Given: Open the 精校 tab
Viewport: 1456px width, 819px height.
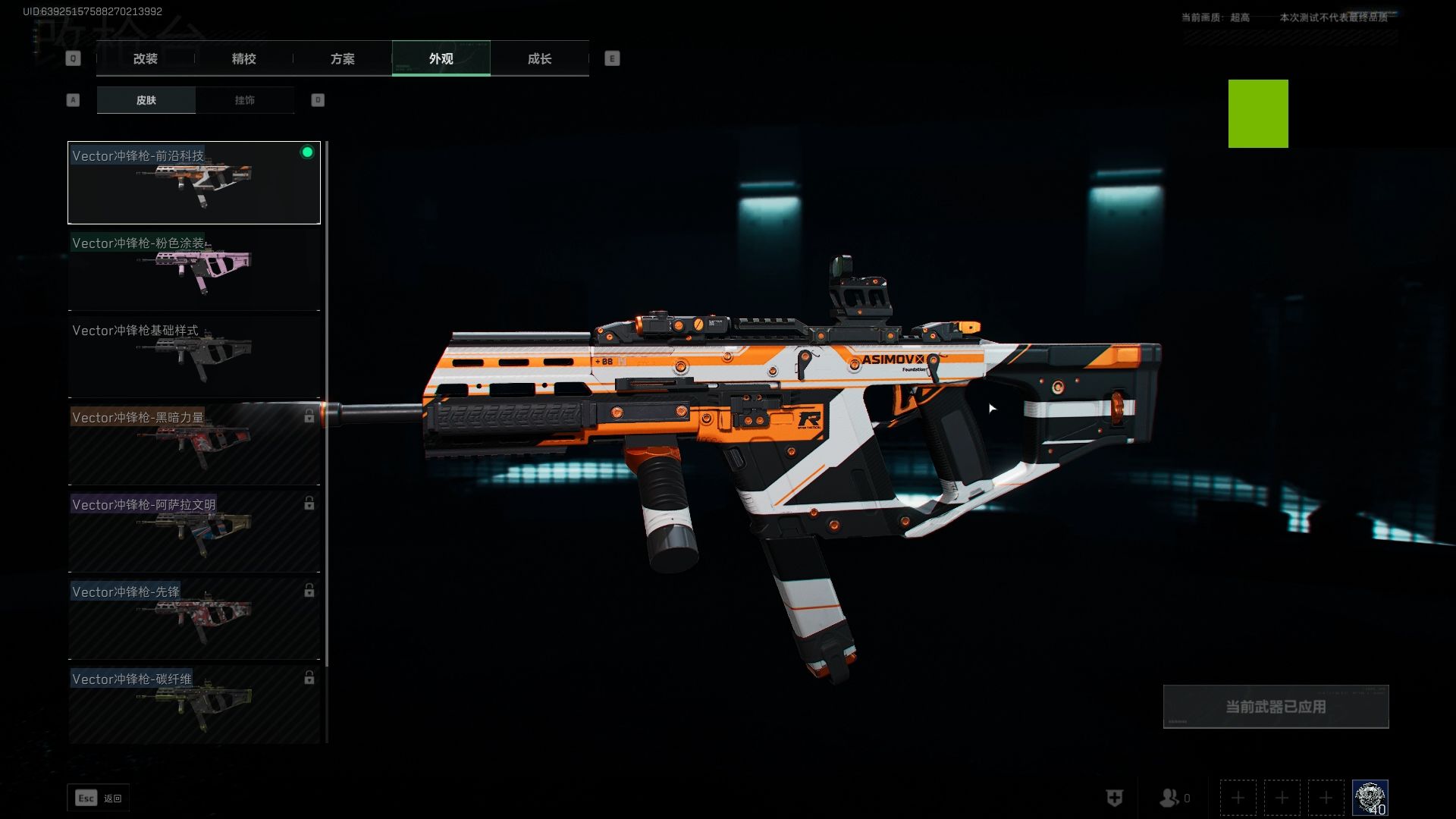Looking at the screenshot, I should (x=243, y=58).
